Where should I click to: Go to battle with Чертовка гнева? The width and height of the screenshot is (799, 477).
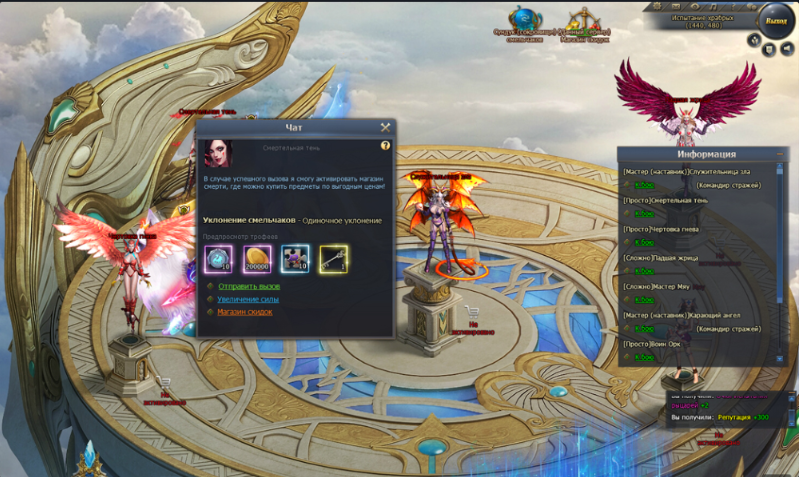pos(644,242)
